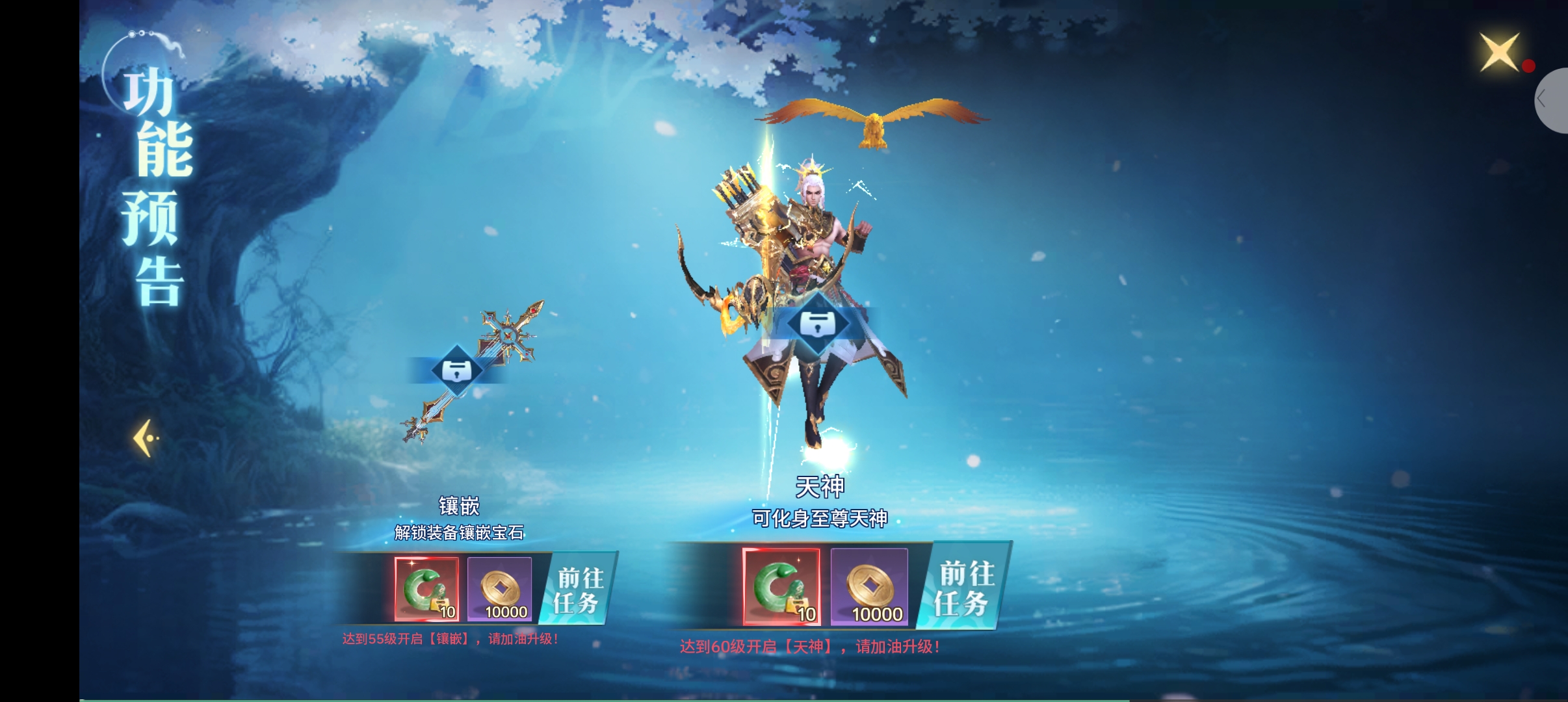The width and height of the screenshot is (1568, 702).
Task: Close the feature preview screen
Action: coord(1499,52)
